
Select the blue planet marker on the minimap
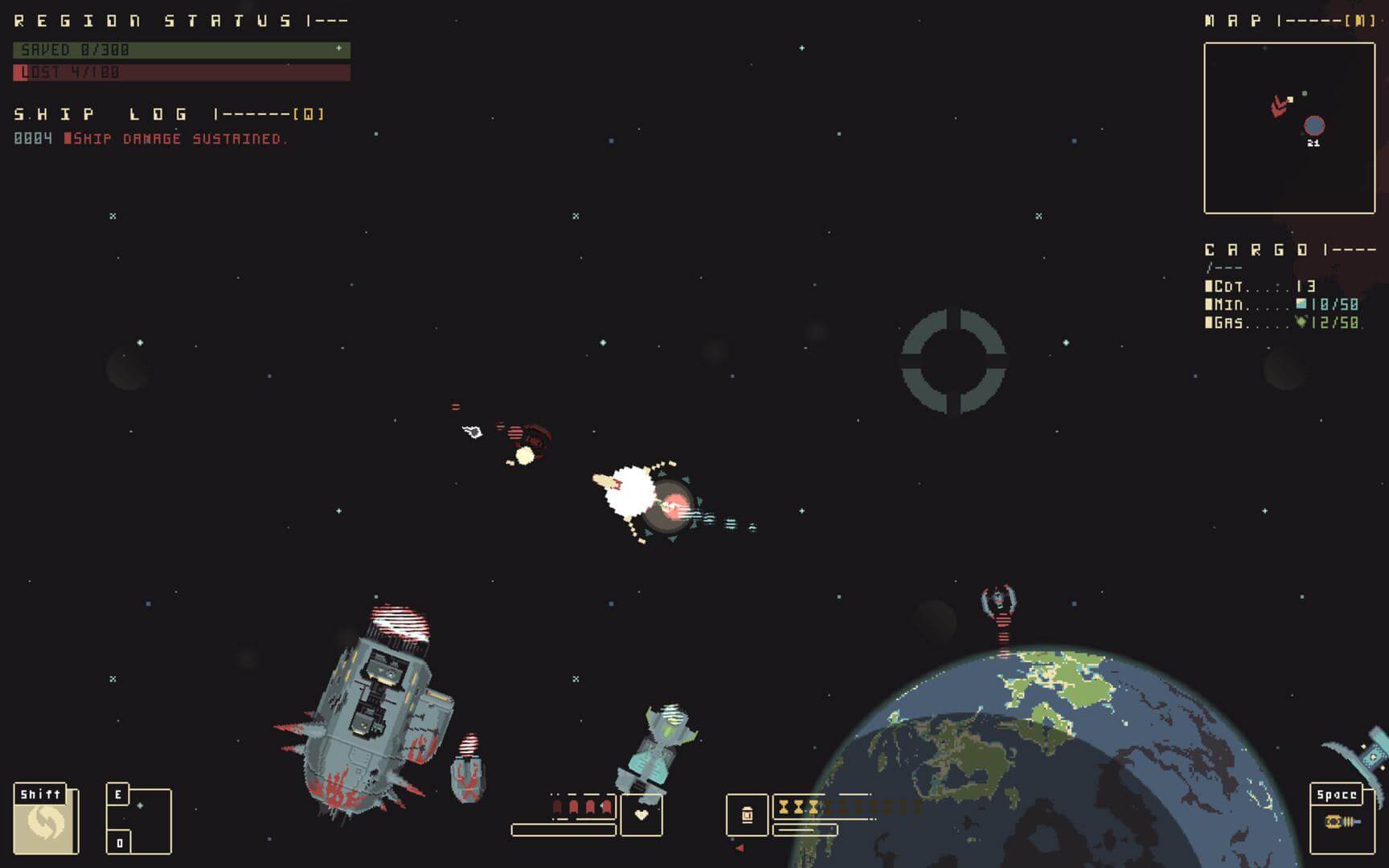1314,125
